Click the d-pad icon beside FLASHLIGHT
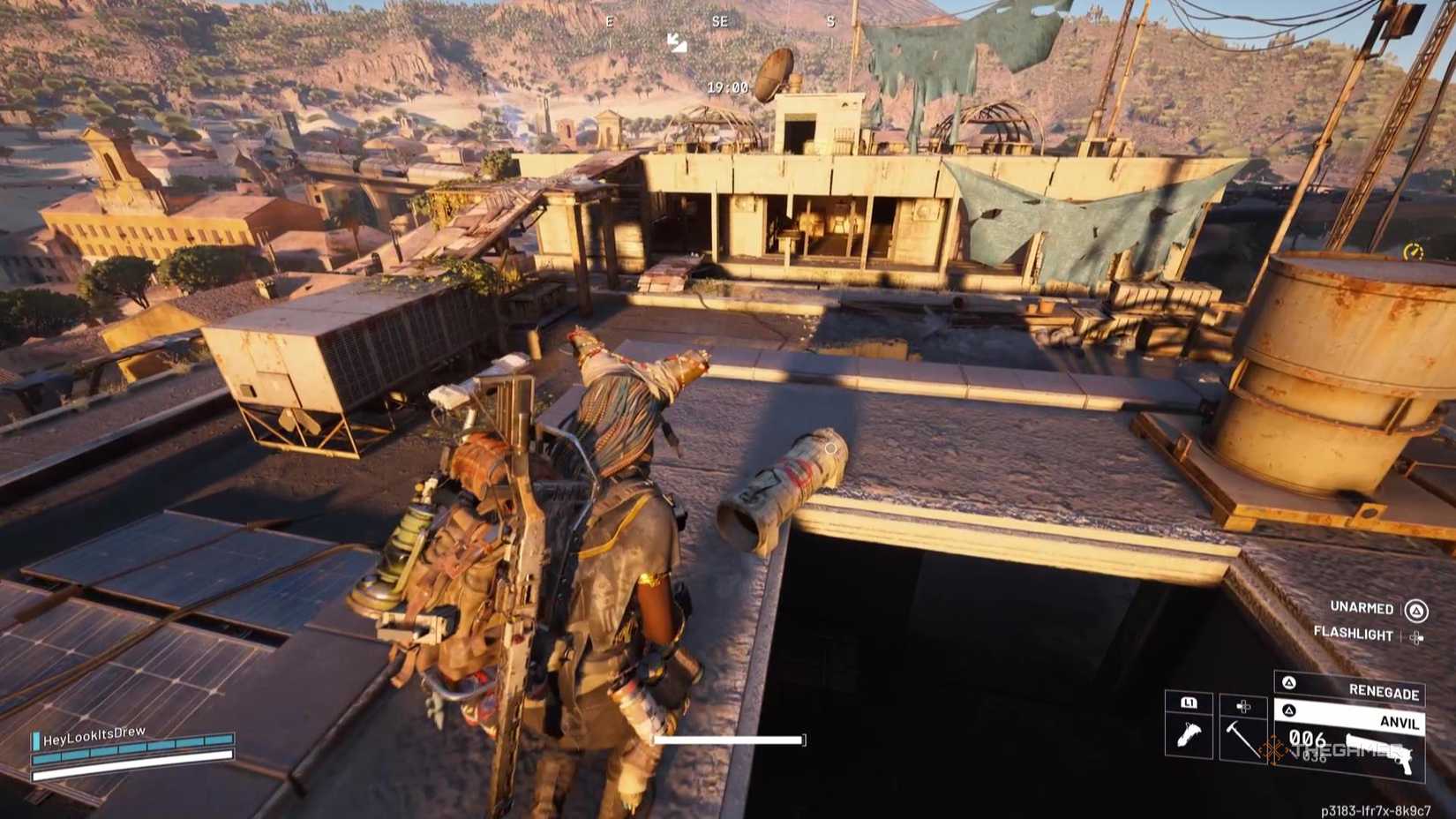 1415,636
